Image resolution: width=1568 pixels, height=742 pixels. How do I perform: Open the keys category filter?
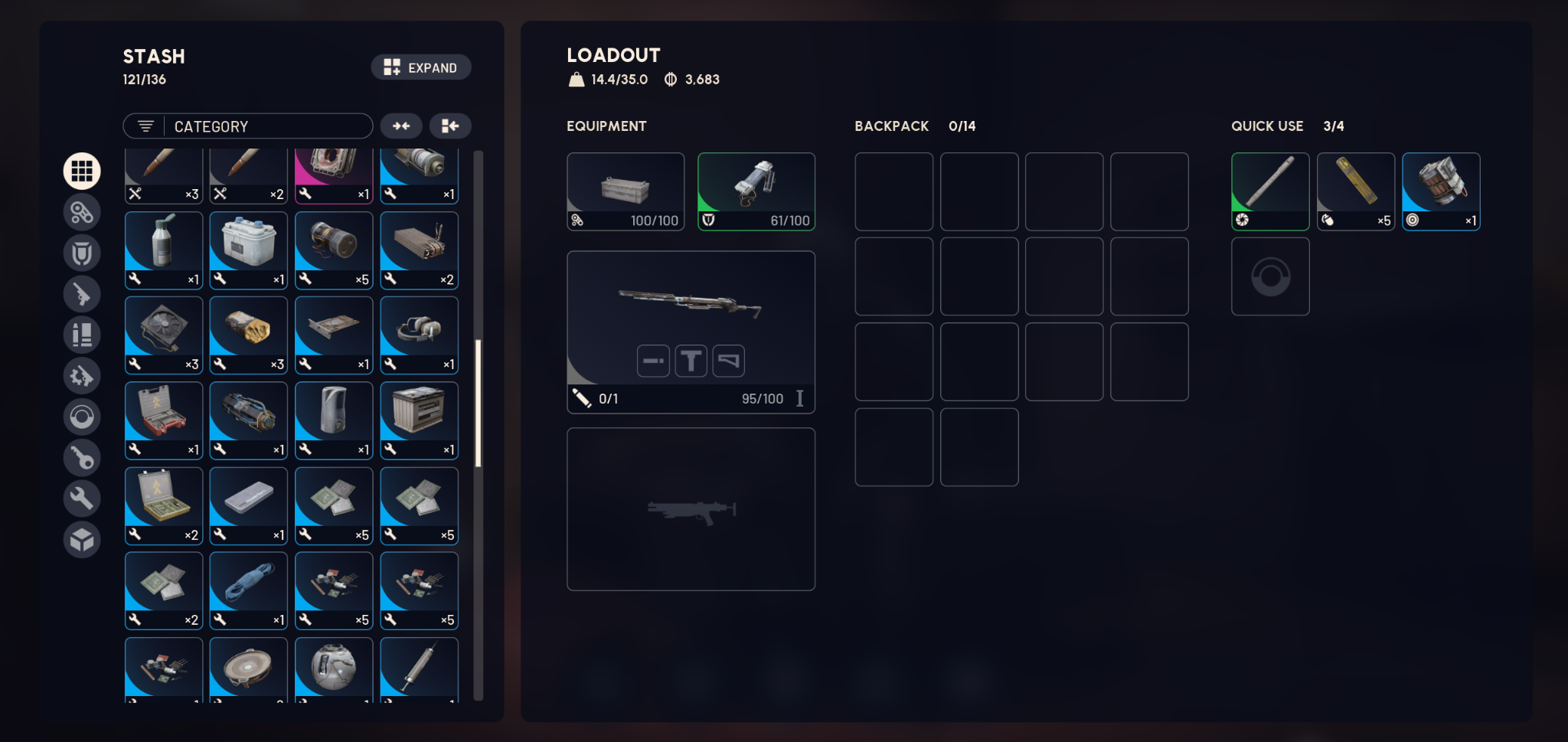82,457
